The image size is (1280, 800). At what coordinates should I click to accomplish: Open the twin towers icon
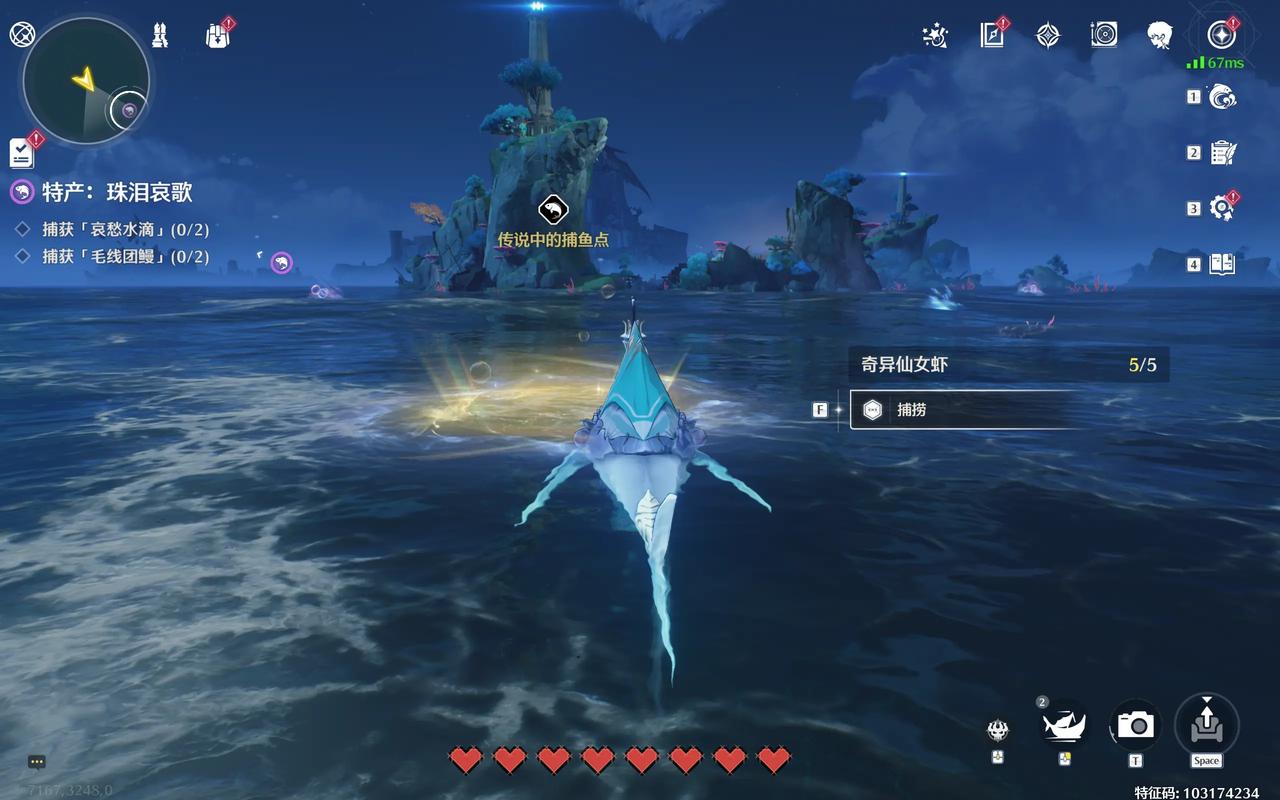159,35
